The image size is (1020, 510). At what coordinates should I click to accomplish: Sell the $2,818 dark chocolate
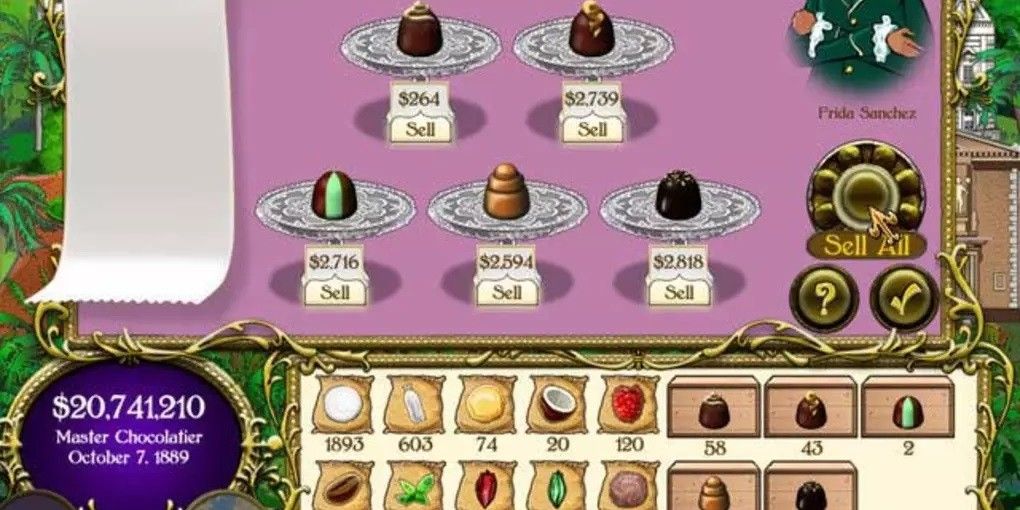click(679, 292)
